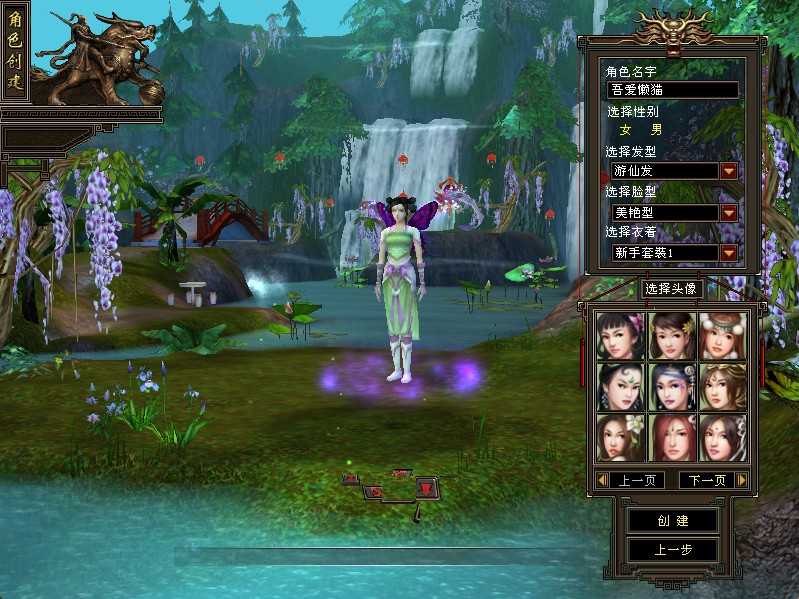Create the character with 创建 button

pos(672,521)
